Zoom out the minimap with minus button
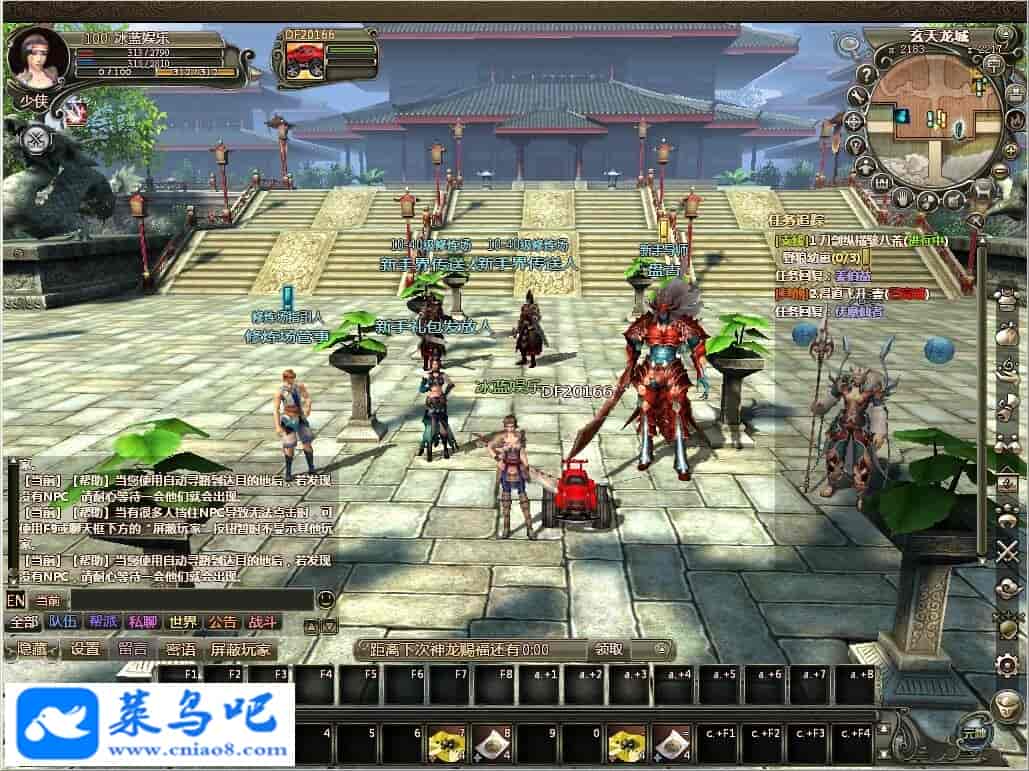The width and height of the screenshot is (1029, 771). (x=1000, y=170)
